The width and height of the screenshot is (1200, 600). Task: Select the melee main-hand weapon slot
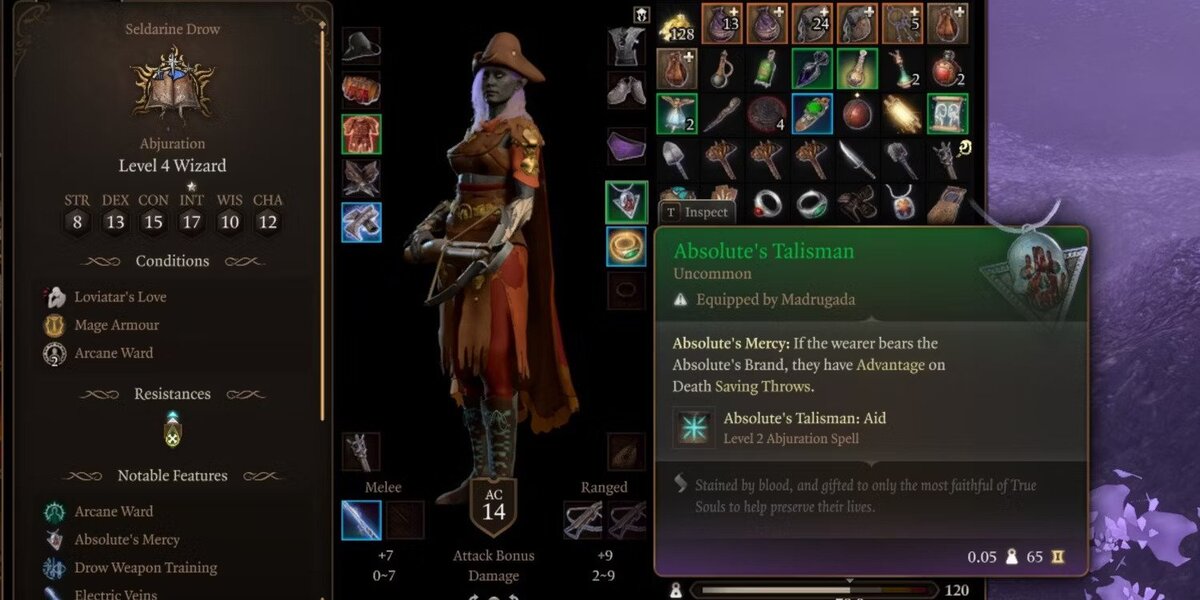(361, 520)
